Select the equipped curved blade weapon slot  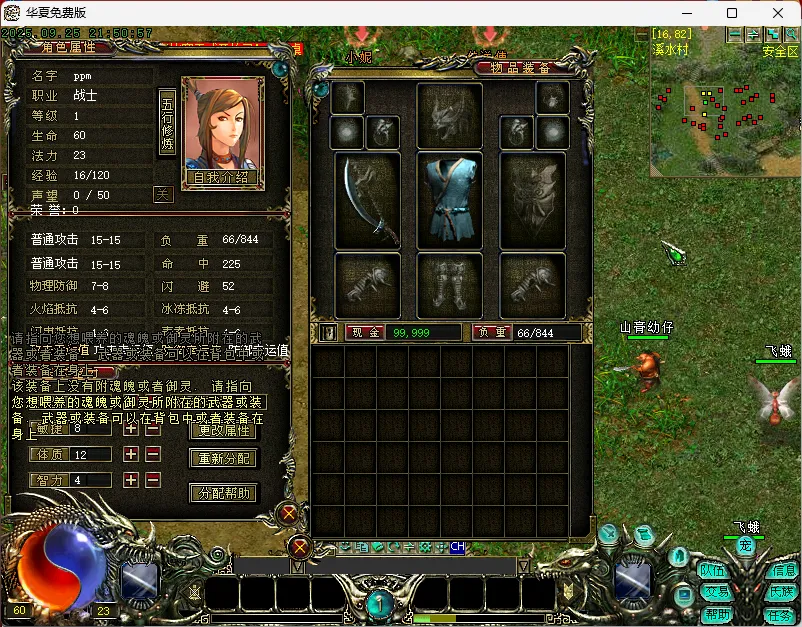(367, 198)
